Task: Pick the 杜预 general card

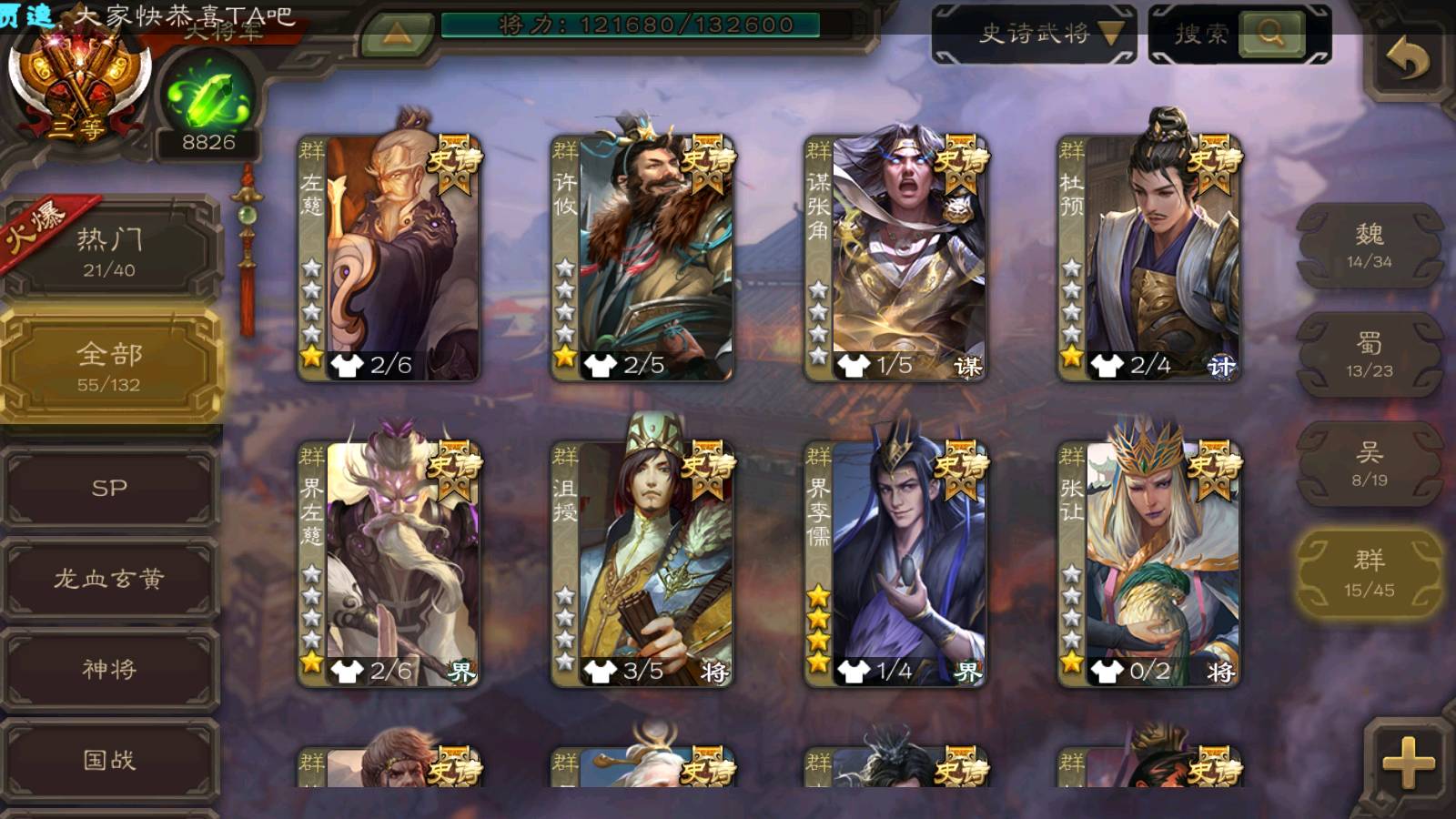Action: tap(1148, 257)
